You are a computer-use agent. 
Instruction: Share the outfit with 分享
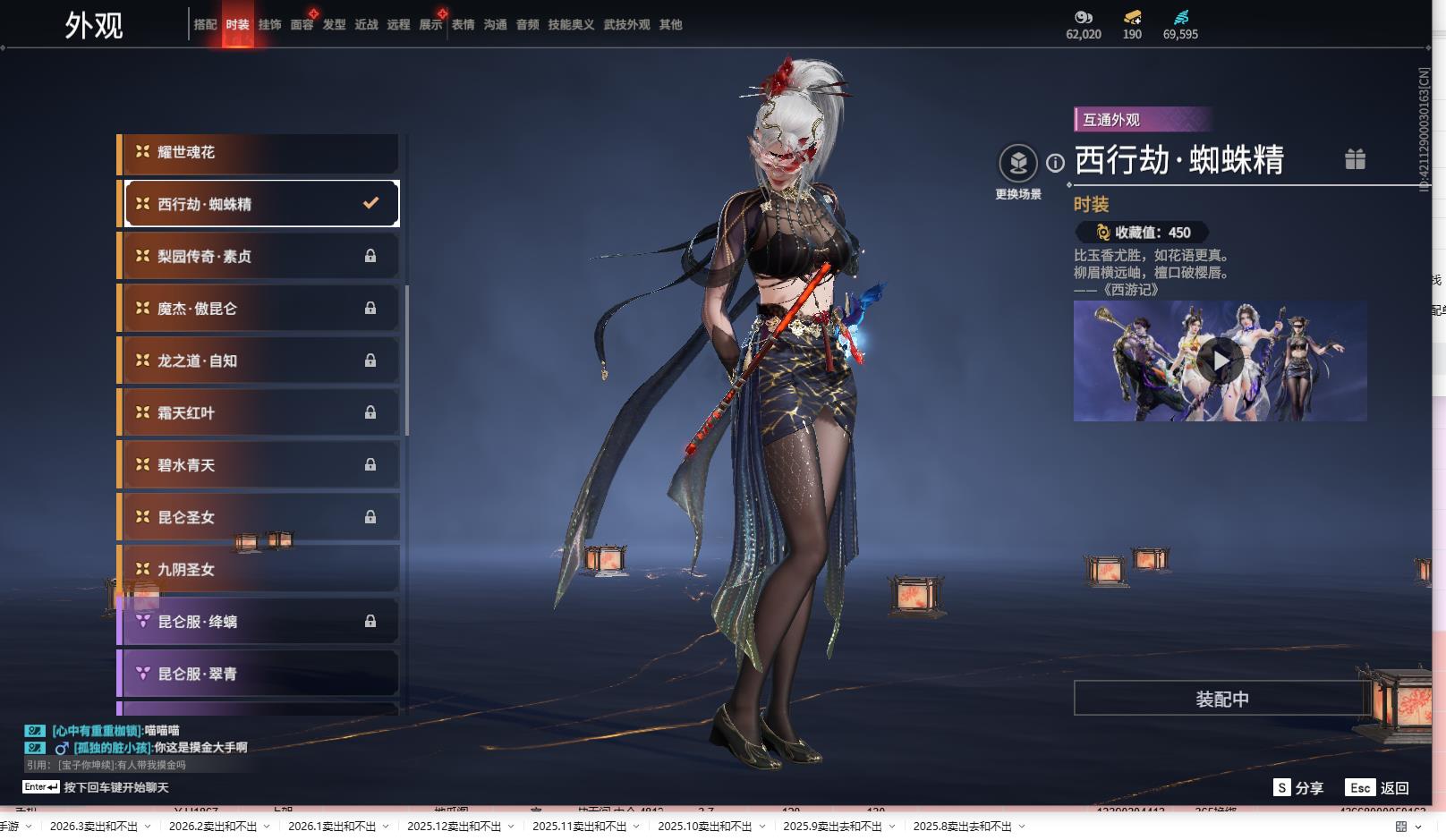point(1298,788)
